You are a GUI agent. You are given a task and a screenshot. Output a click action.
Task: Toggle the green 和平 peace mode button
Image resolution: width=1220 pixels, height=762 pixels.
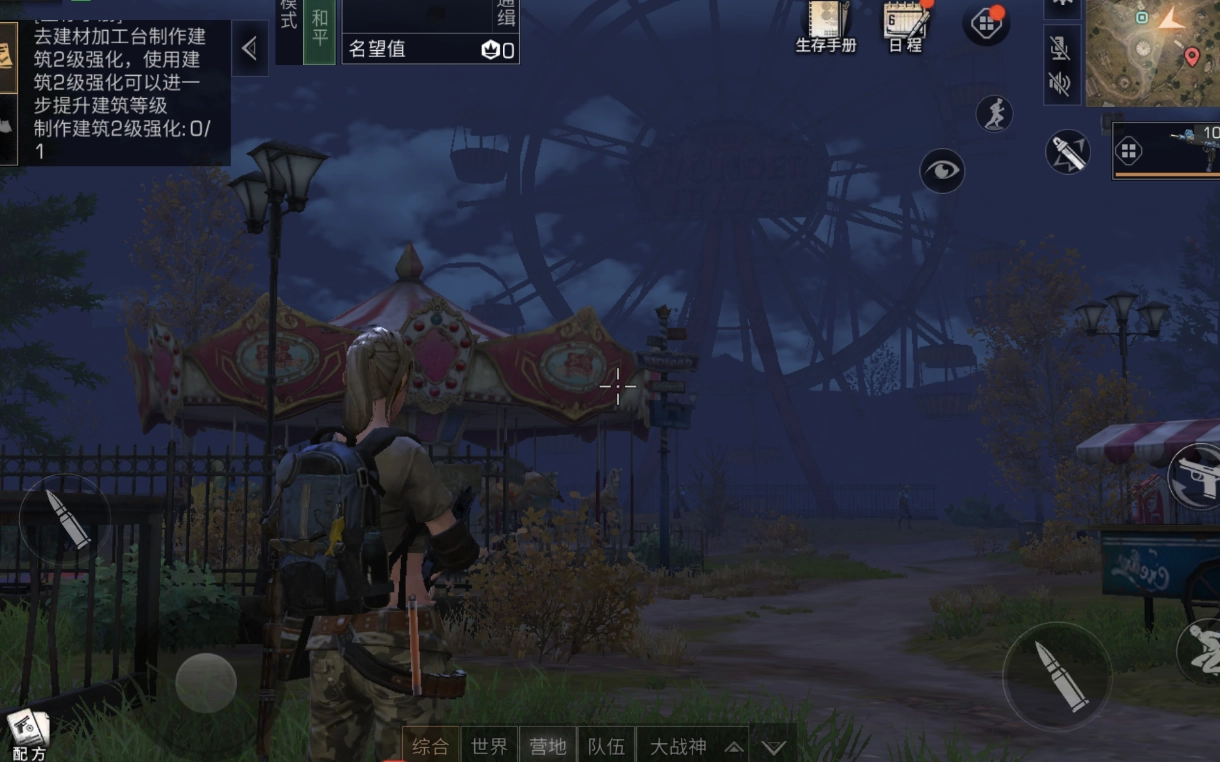(319, 32)
